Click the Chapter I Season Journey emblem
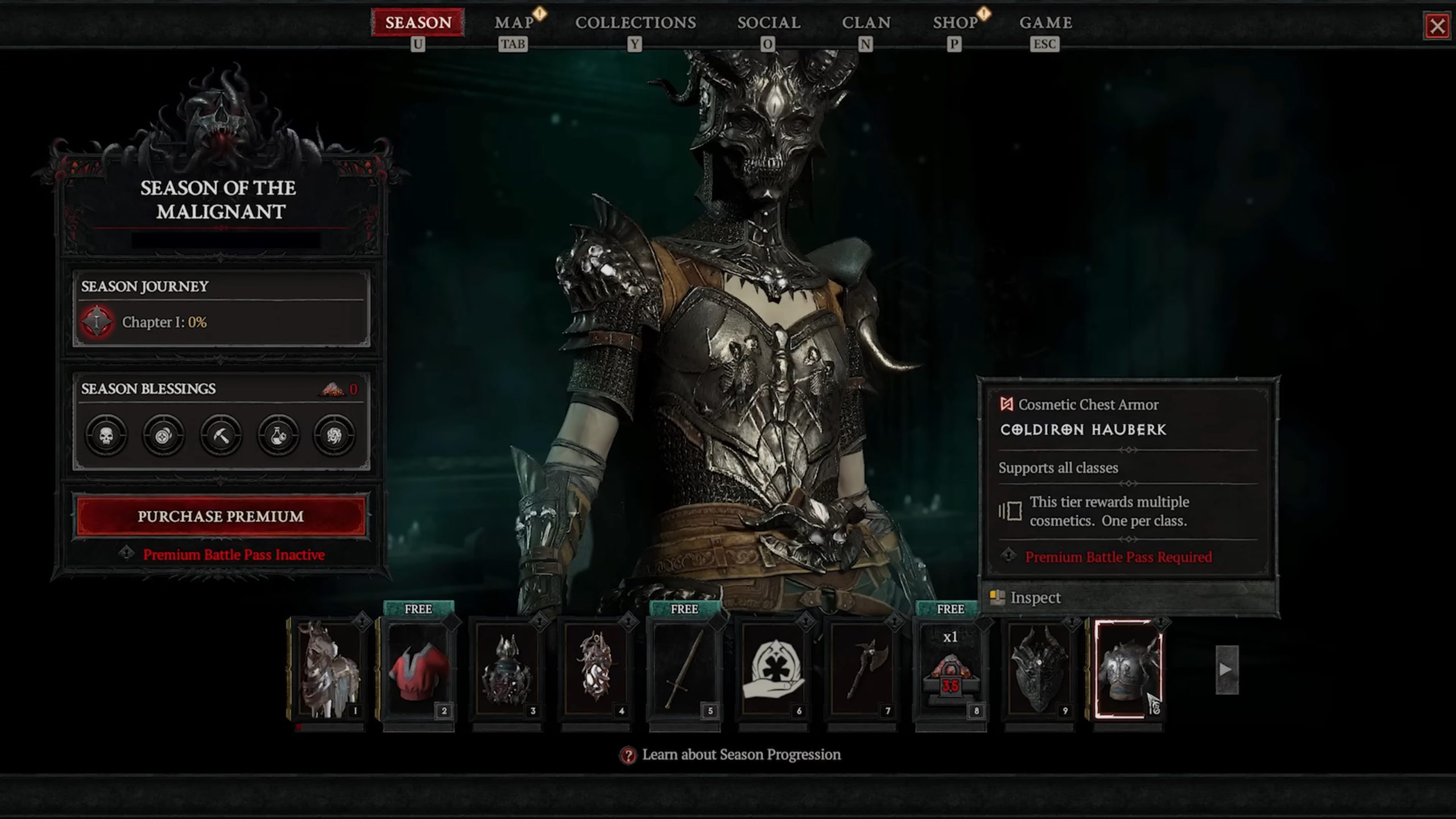 pos(97,322)
